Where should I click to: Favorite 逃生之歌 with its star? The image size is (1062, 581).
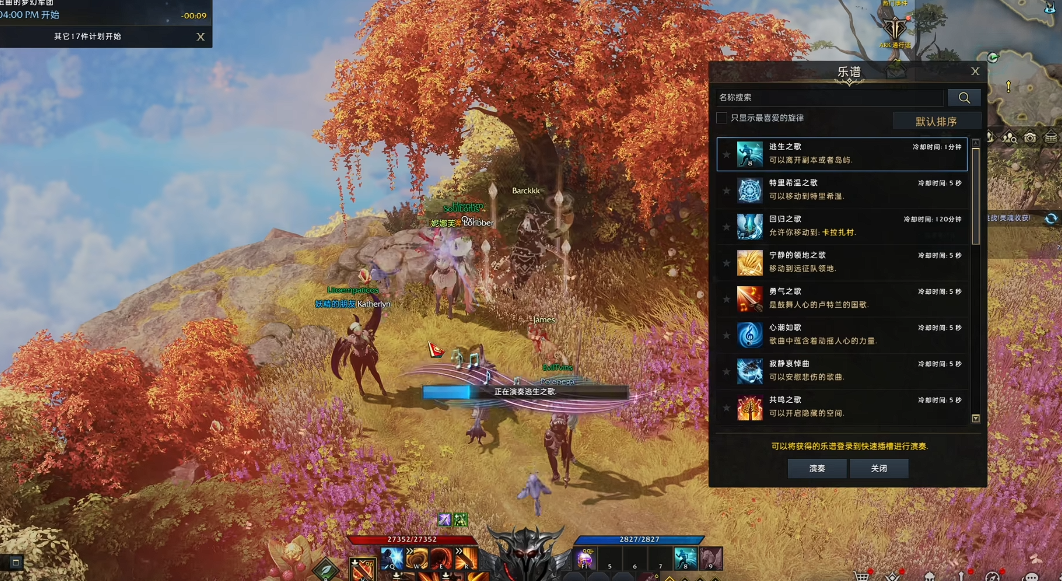point(727,155)
